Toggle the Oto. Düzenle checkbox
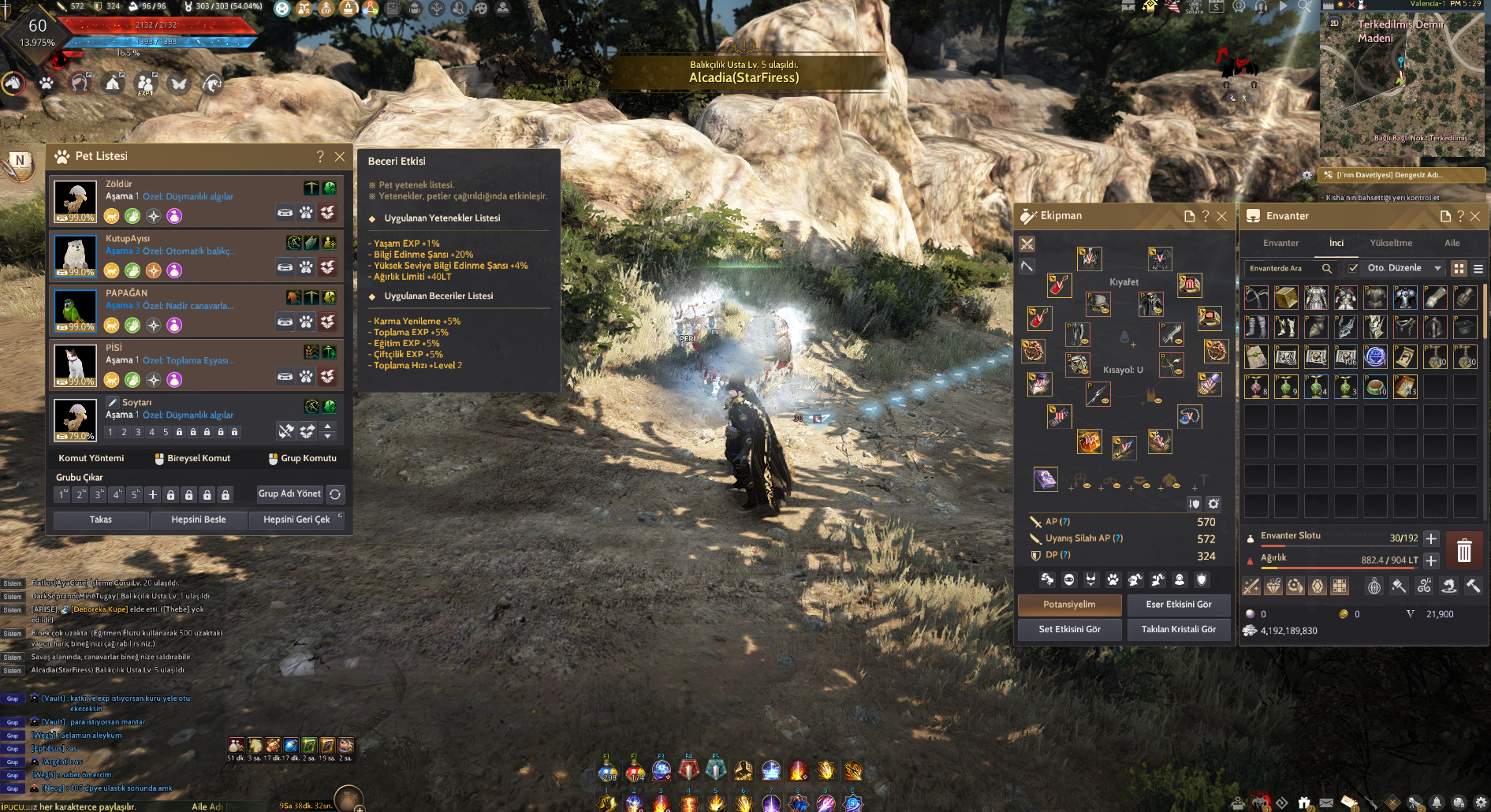The height and width of the screenshot is (812, 1491). (1354, 268)
